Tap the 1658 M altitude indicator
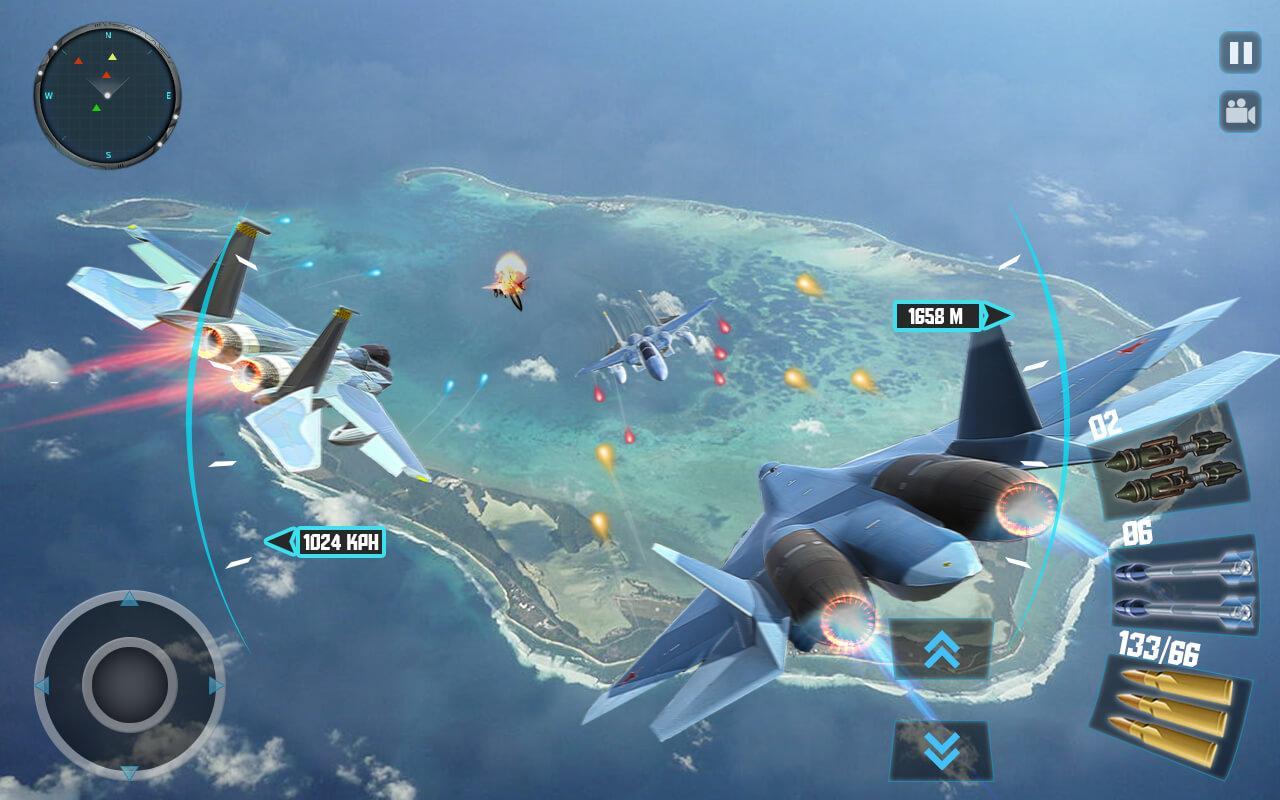The height and width of the screenshot is (800, 1280). (x=938, y=315)
